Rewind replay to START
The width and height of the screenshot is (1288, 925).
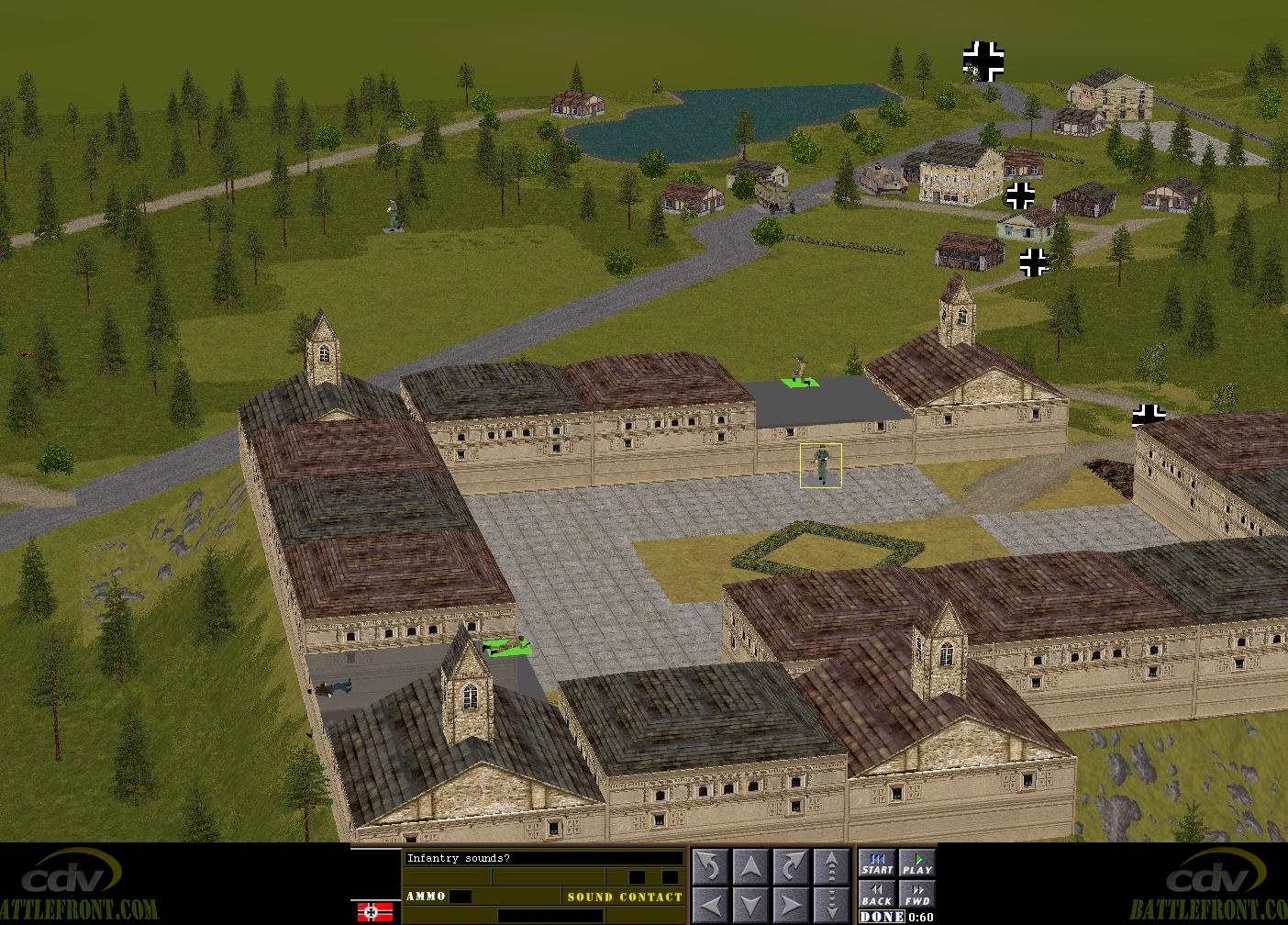877,864
